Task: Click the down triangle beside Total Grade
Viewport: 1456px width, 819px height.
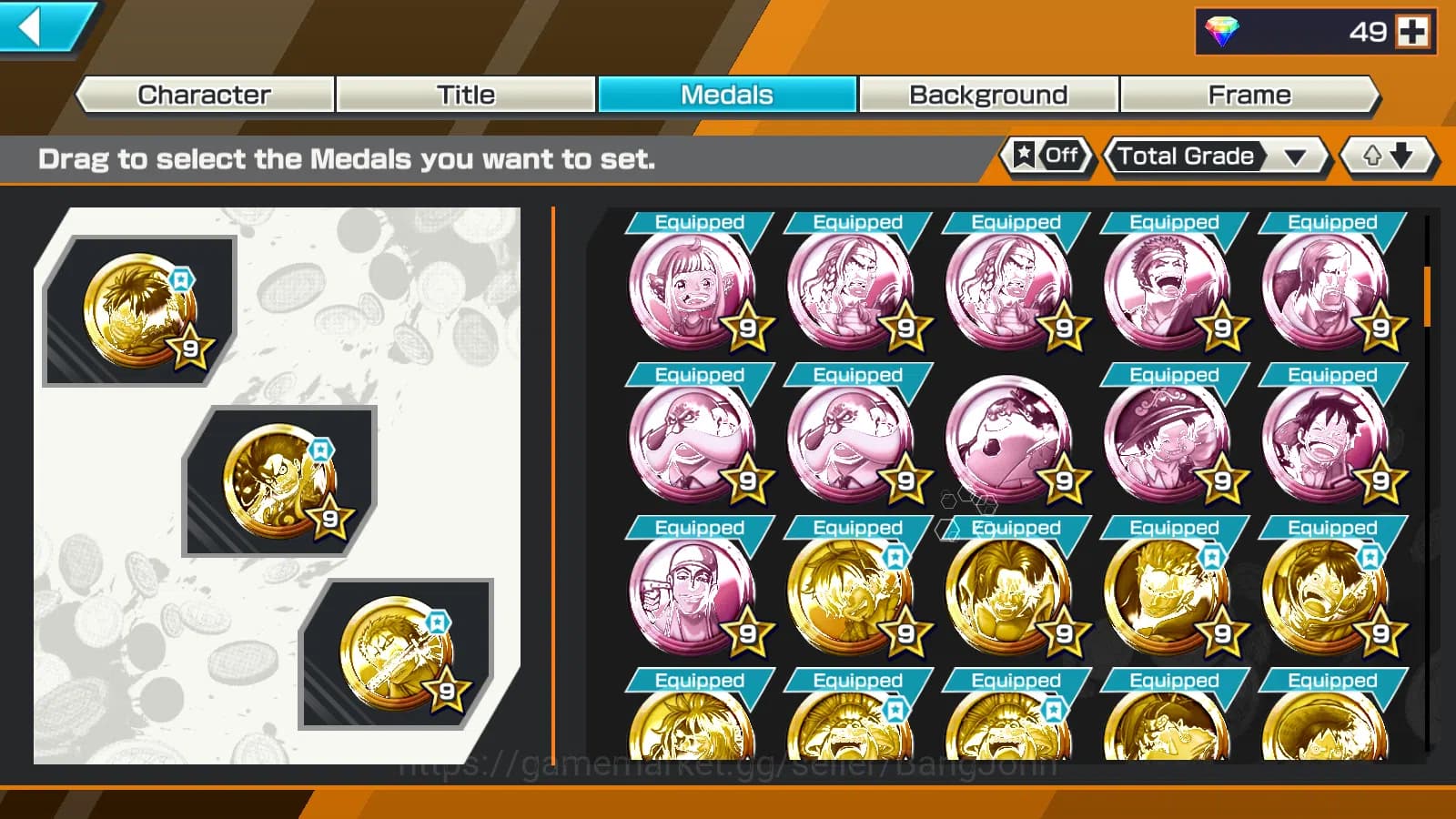Action: (x=1296, y=157)
